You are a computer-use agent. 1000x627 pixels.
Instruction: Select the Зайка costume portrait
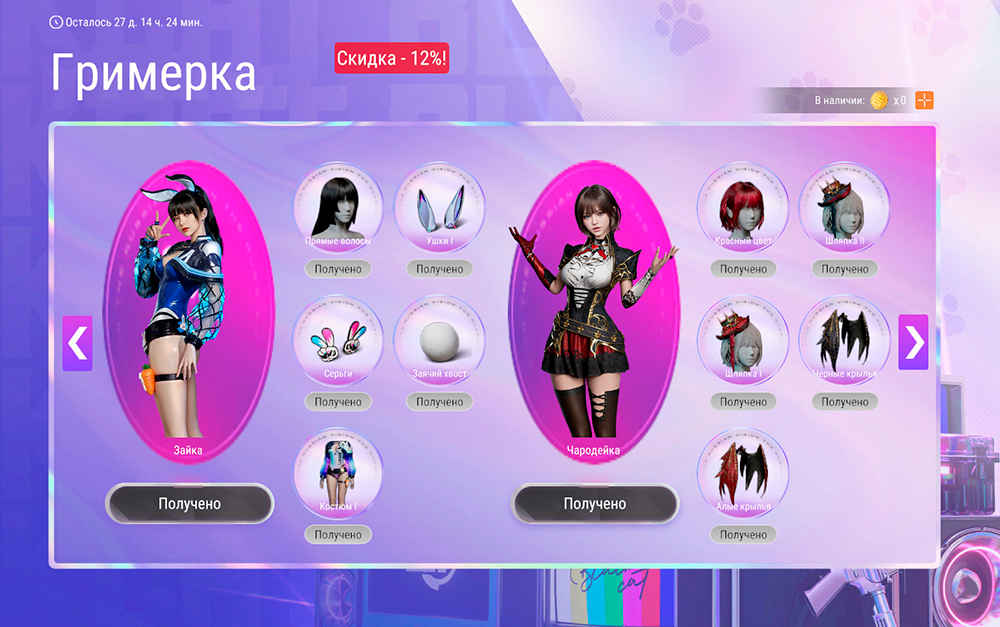pos(188,310)
